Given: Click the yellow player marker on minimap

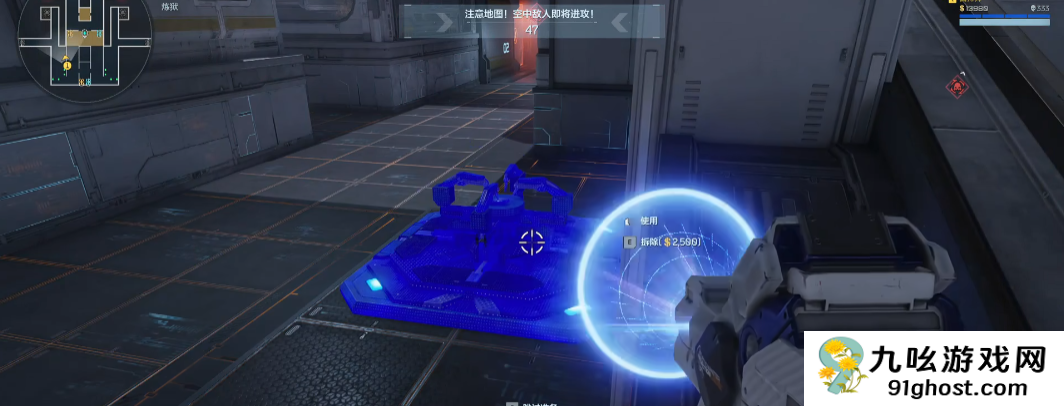Looking at the screenshot, I should pyautogui.click(x=67, y=66).
